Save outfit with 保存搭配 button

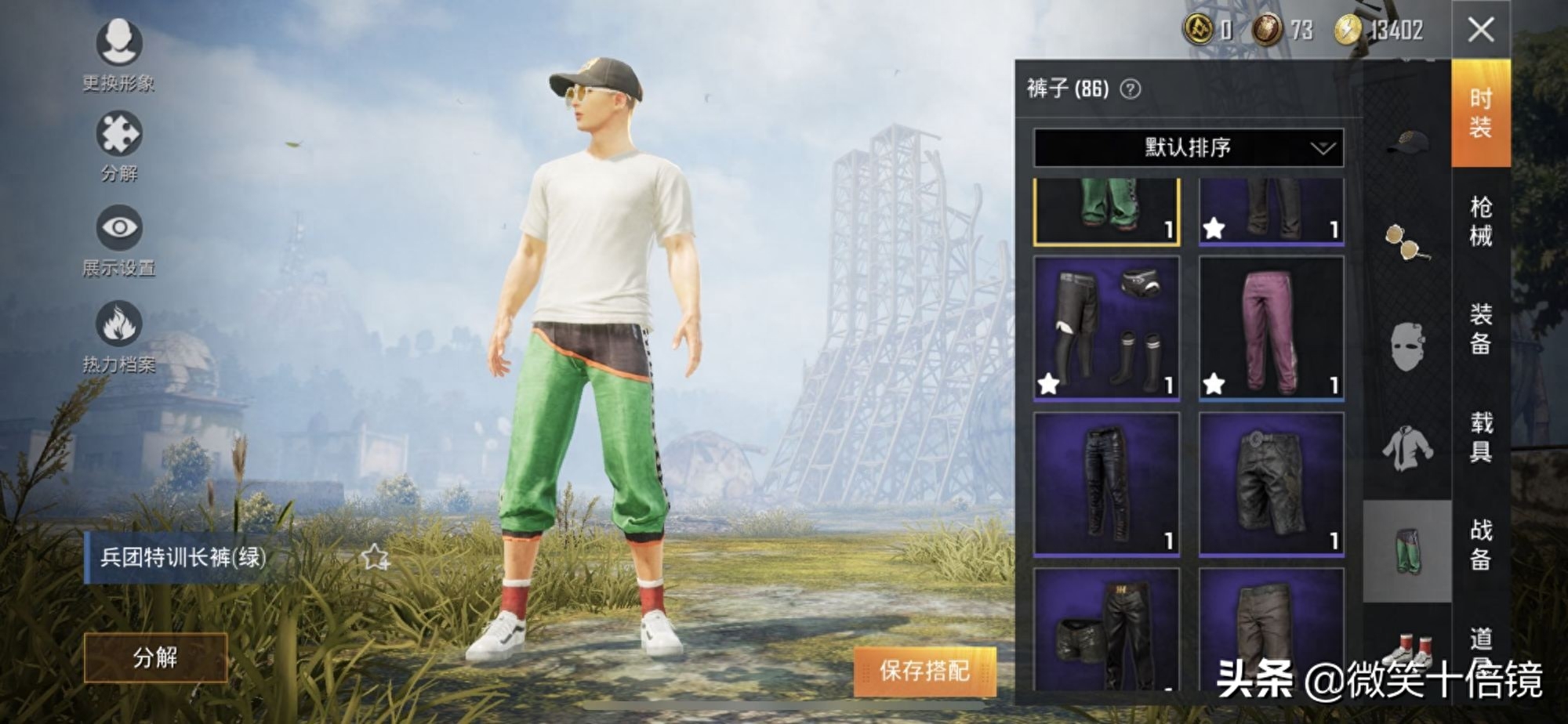(924, 671)
